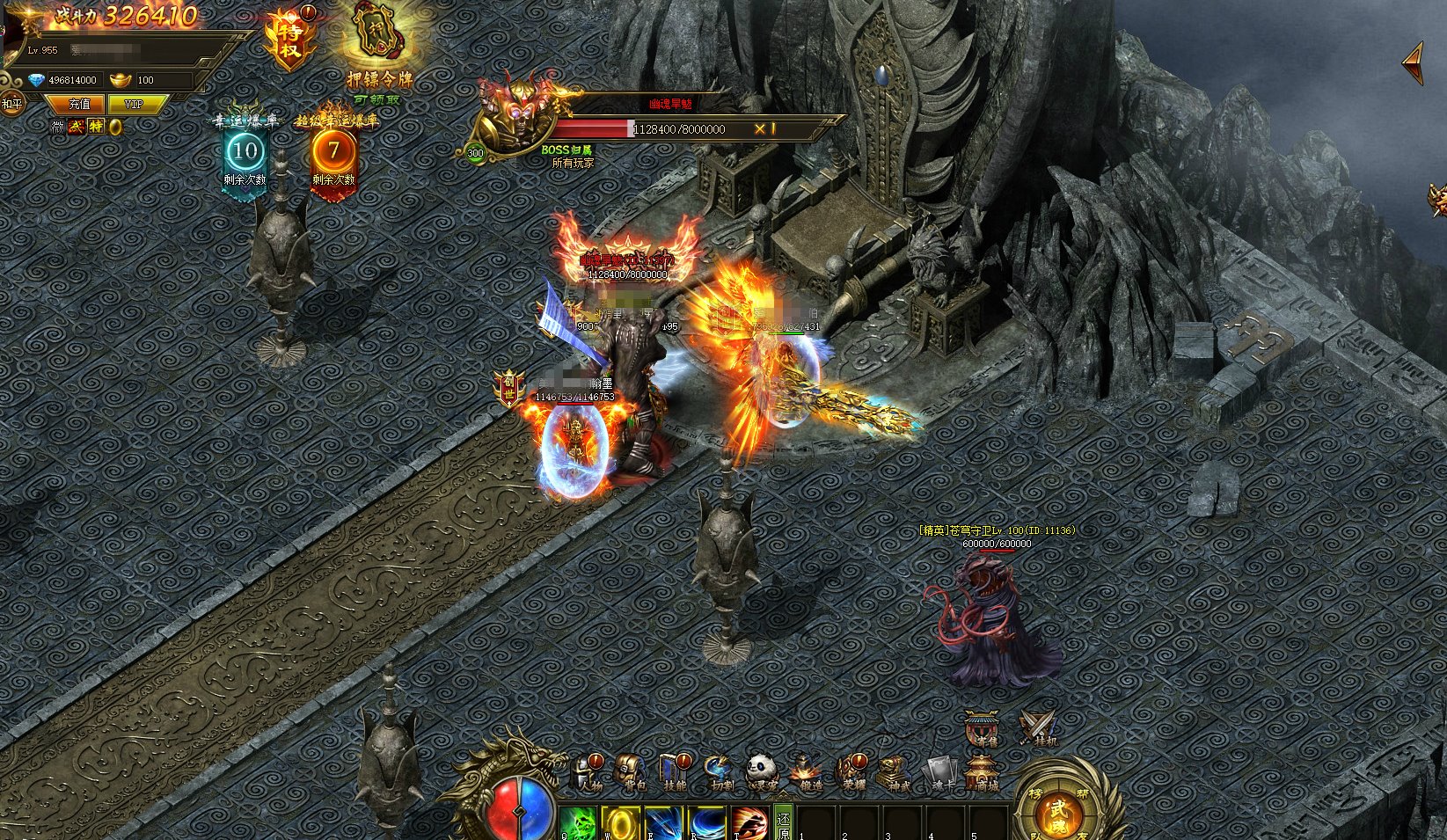This screenshot has width=1447, height=840.
Task: Claim the 押镖令牌 escort token
Action: coord(379,40)
